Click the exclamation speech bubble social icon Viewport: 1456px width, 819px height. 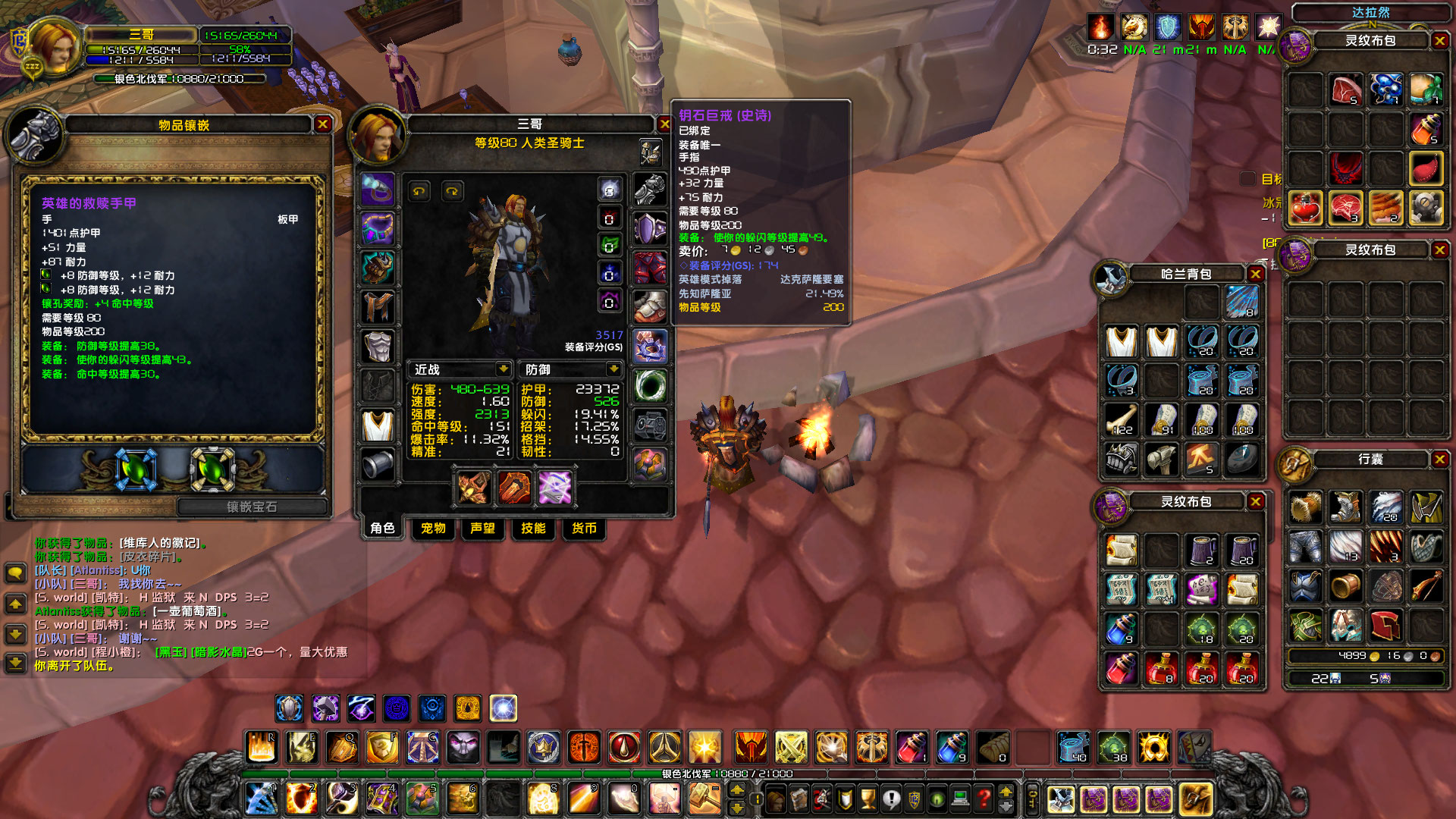click(892, 799)
